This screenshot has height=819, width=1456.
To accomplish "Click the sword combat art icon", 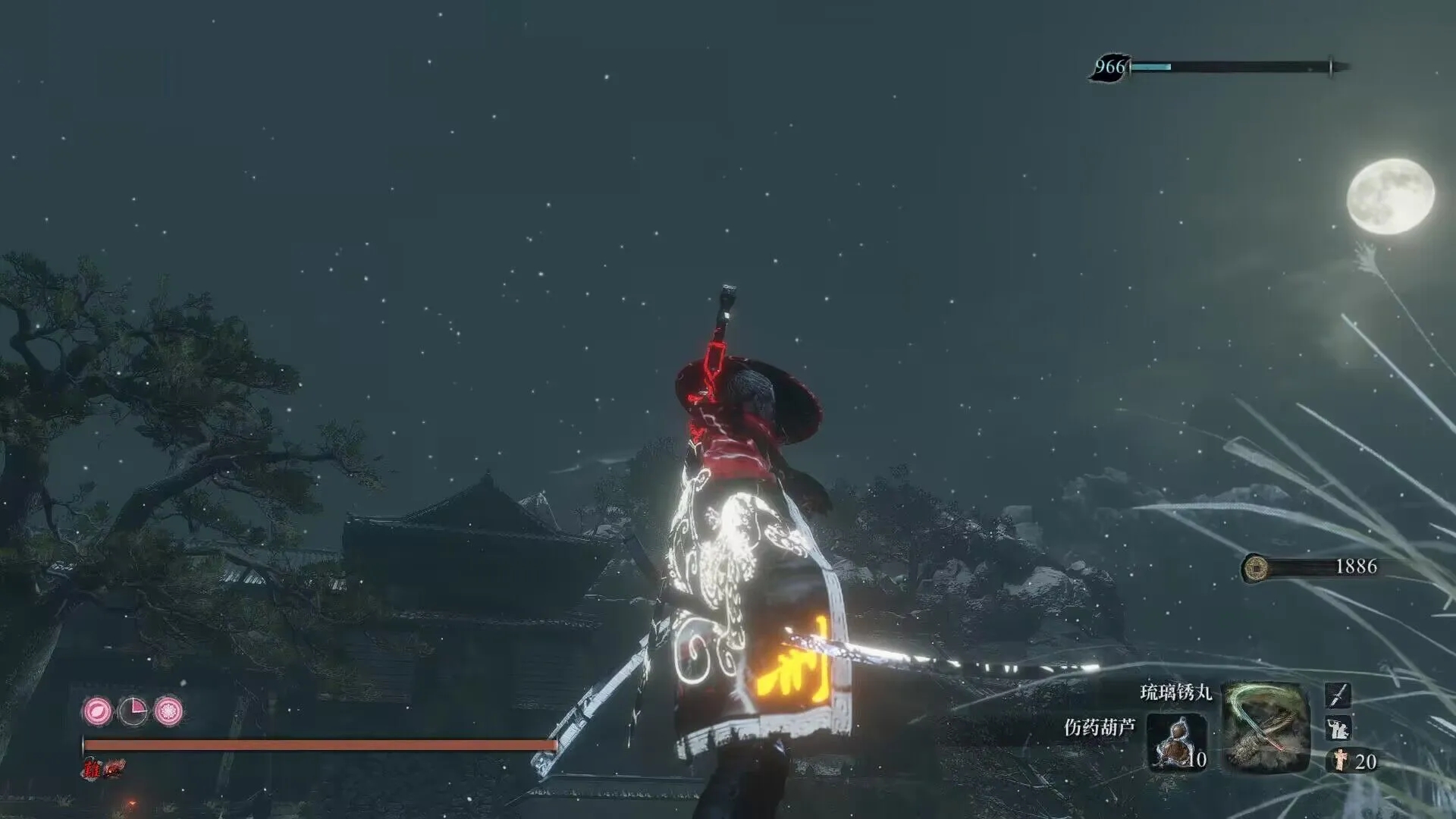I will coord(1338,695).
